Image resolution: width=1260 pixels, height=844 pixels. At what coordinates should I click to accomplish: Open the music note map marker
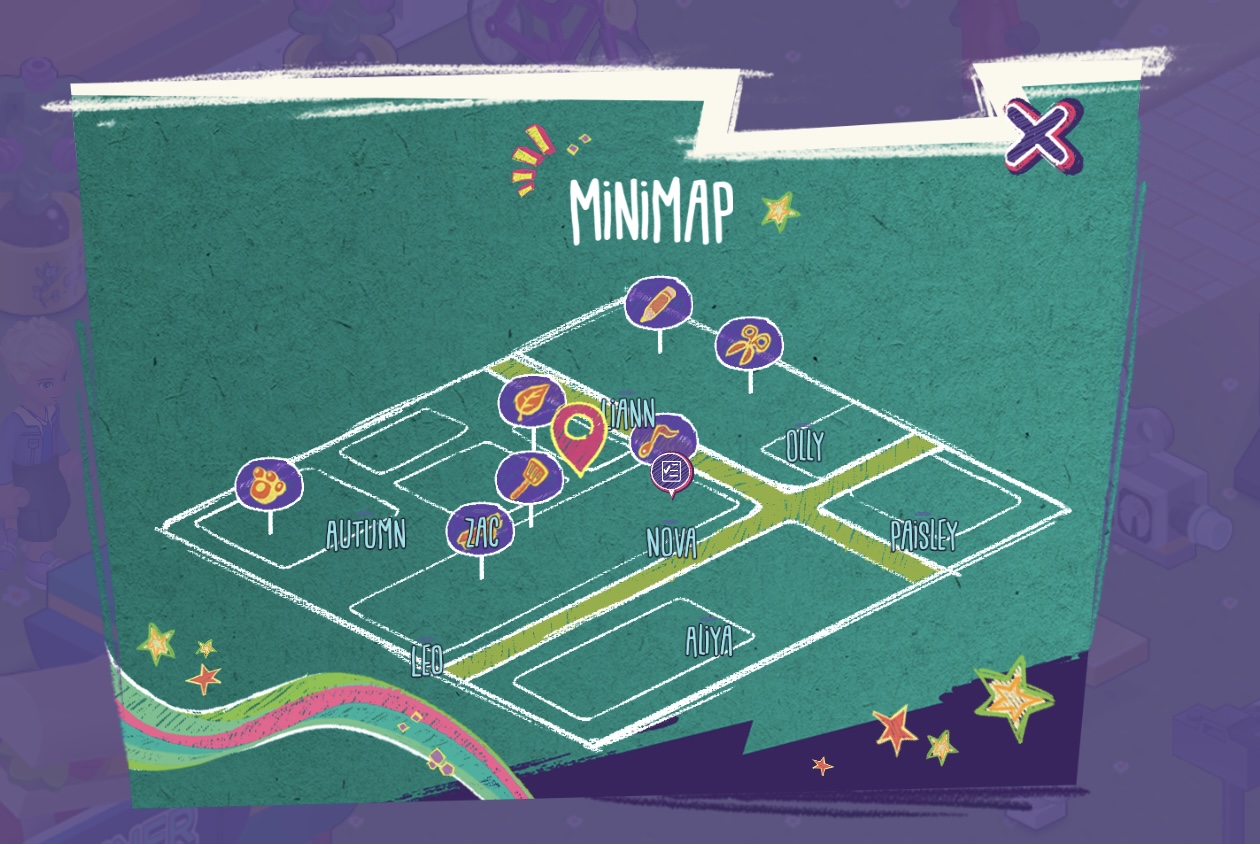click(664, 436)
